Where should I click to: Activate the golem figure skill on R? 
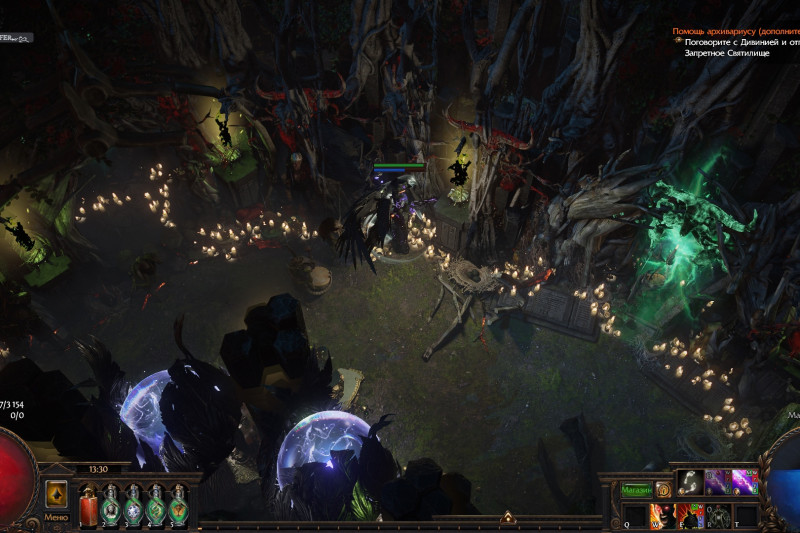[718, 516]
